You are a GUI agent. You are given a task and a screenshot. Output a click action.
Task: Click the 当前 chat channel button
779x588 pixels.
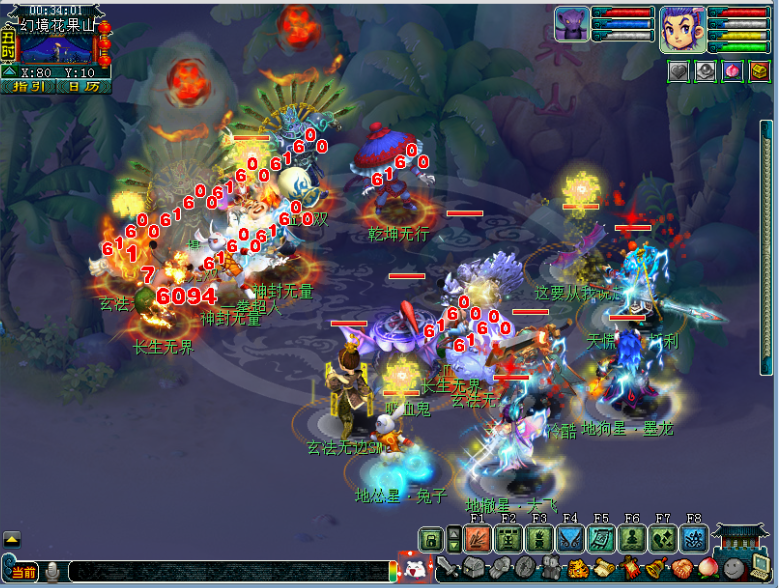coord(24,572)
